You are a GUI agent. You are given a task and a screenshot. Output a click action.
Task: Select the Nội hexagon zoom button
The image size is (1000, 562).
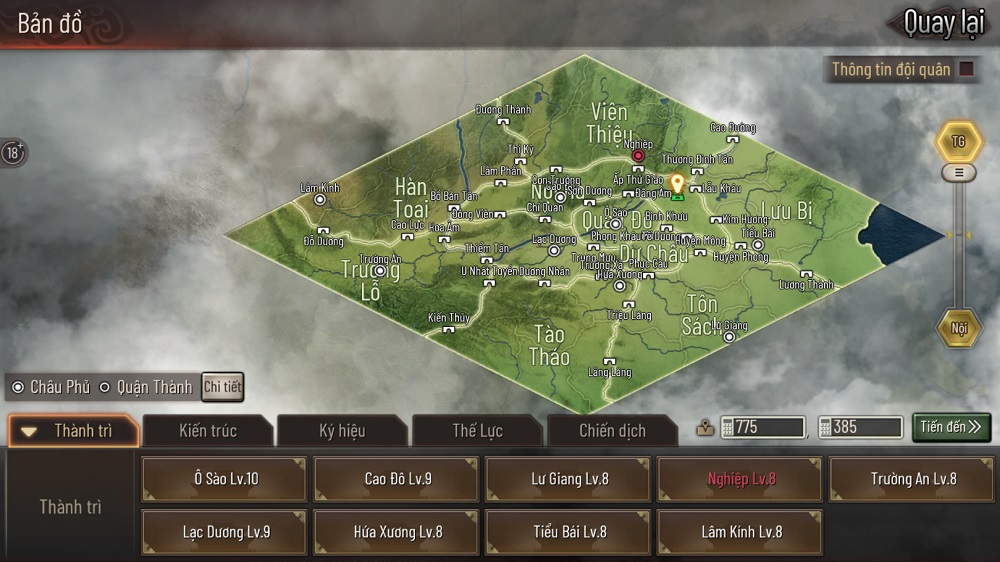[x=959, y=328]
